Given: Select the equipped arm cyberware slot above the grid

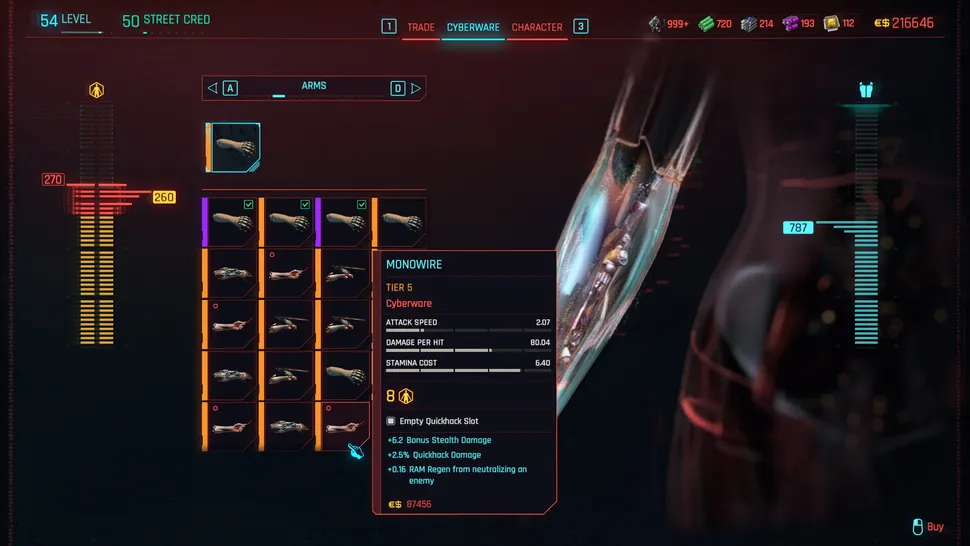Looking at the screenshot, I should (x=234, y=148).
